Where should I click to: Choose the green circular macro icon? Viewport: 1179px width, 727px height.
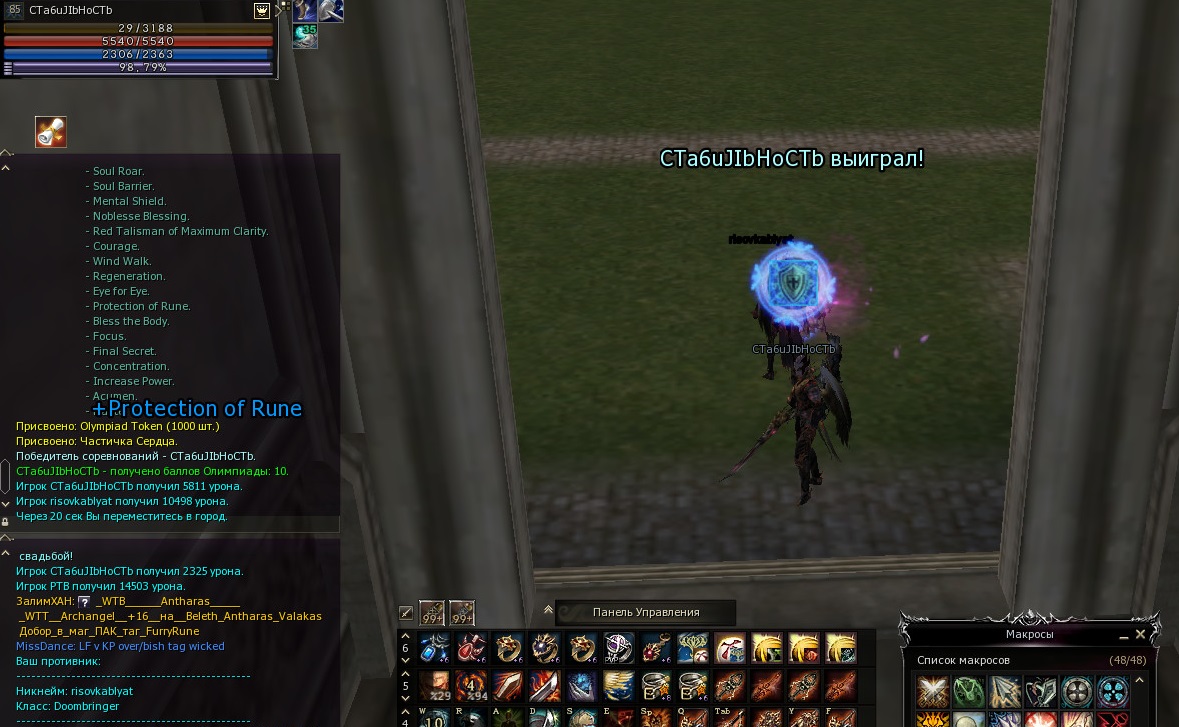click(969, 691)
